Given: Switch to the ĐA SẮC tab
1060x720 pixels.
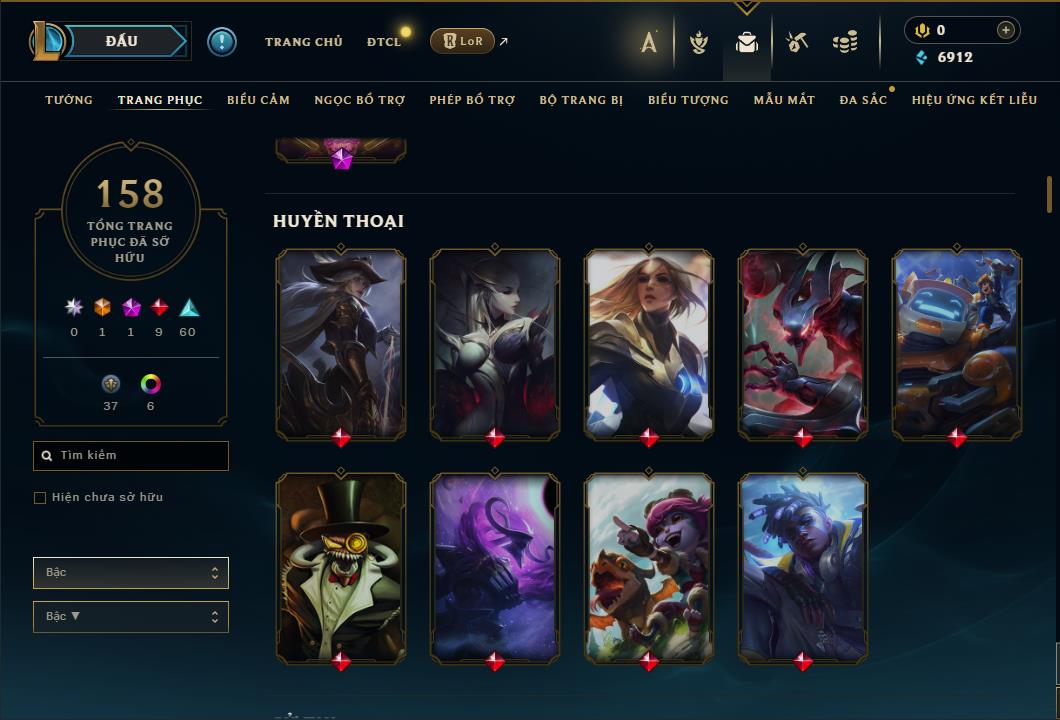Looking at the screenshot, I should [x=863, y=100].
